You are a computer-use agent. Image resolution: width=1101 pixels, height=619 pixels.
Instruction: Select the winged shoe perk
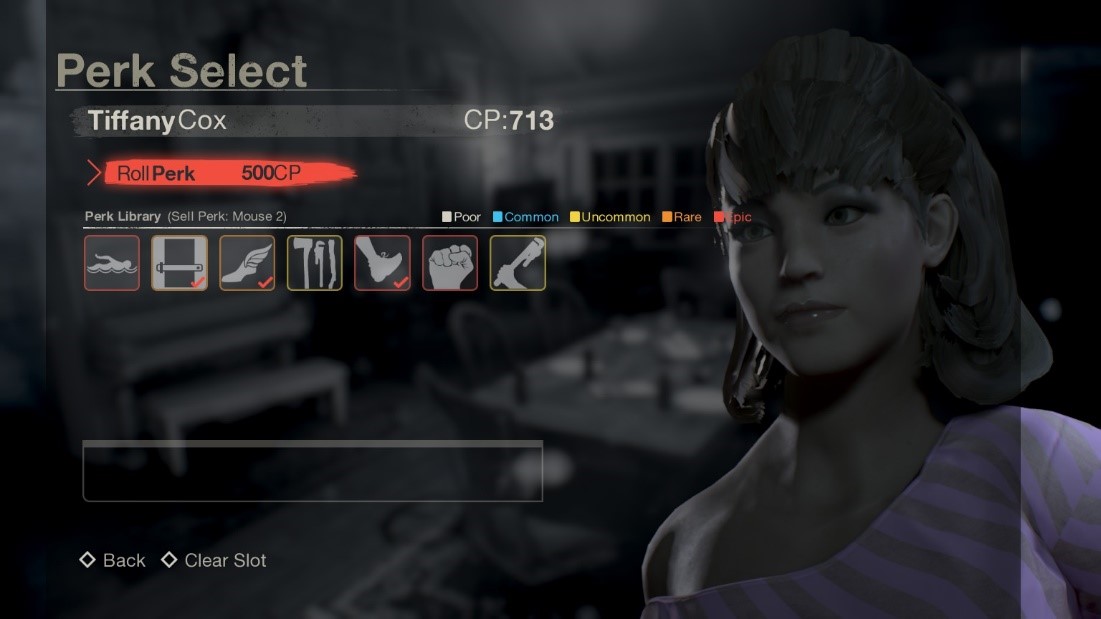[247, 263]
